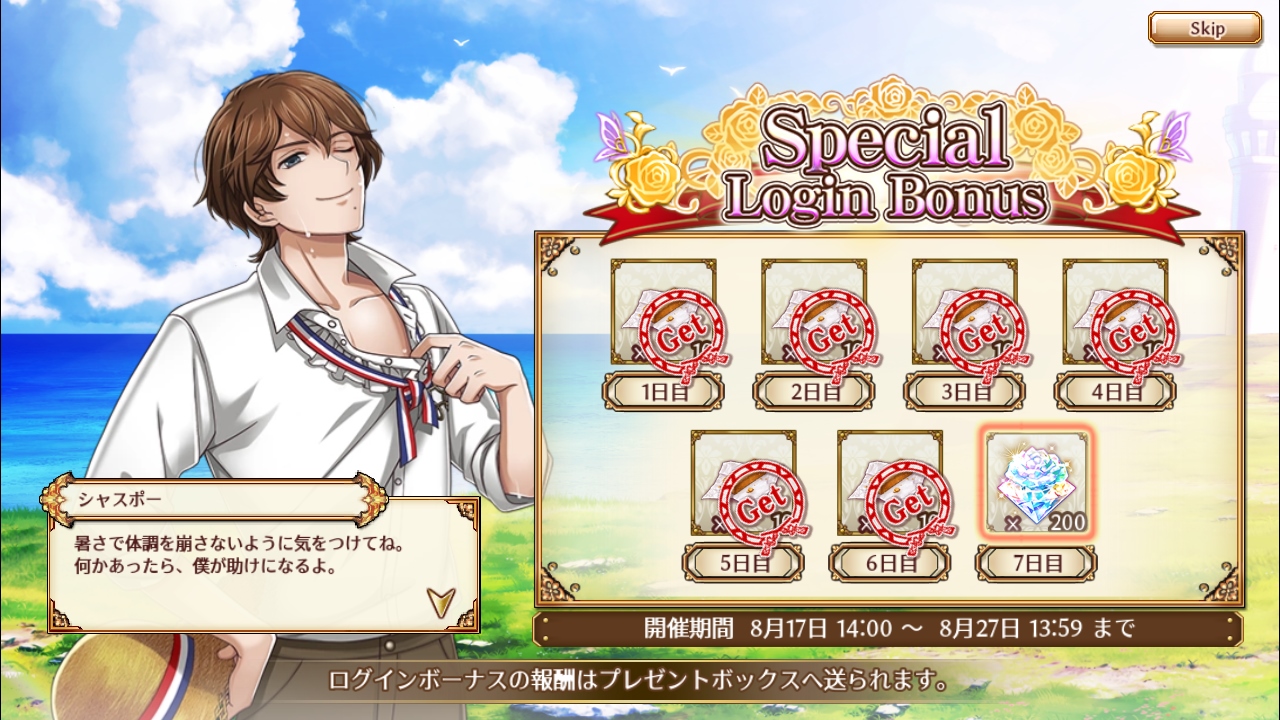This screenshot has height=720, width=1280.
Task: Skip the login bonus scene
Action: pyautogui.click(x=1204, y=28)
